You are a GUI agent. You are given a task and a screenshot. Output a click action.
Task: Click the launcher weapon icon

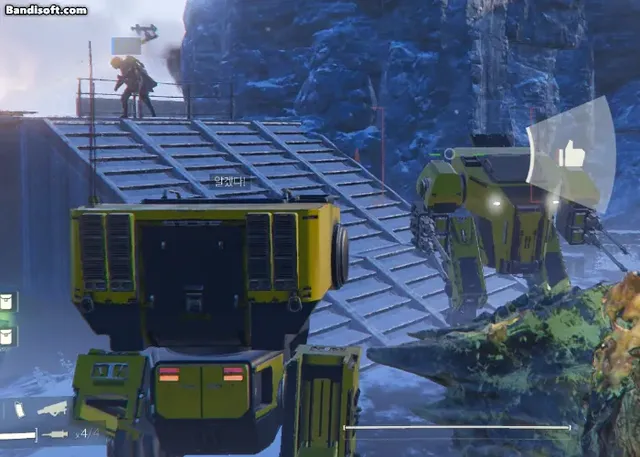point(53,408)
